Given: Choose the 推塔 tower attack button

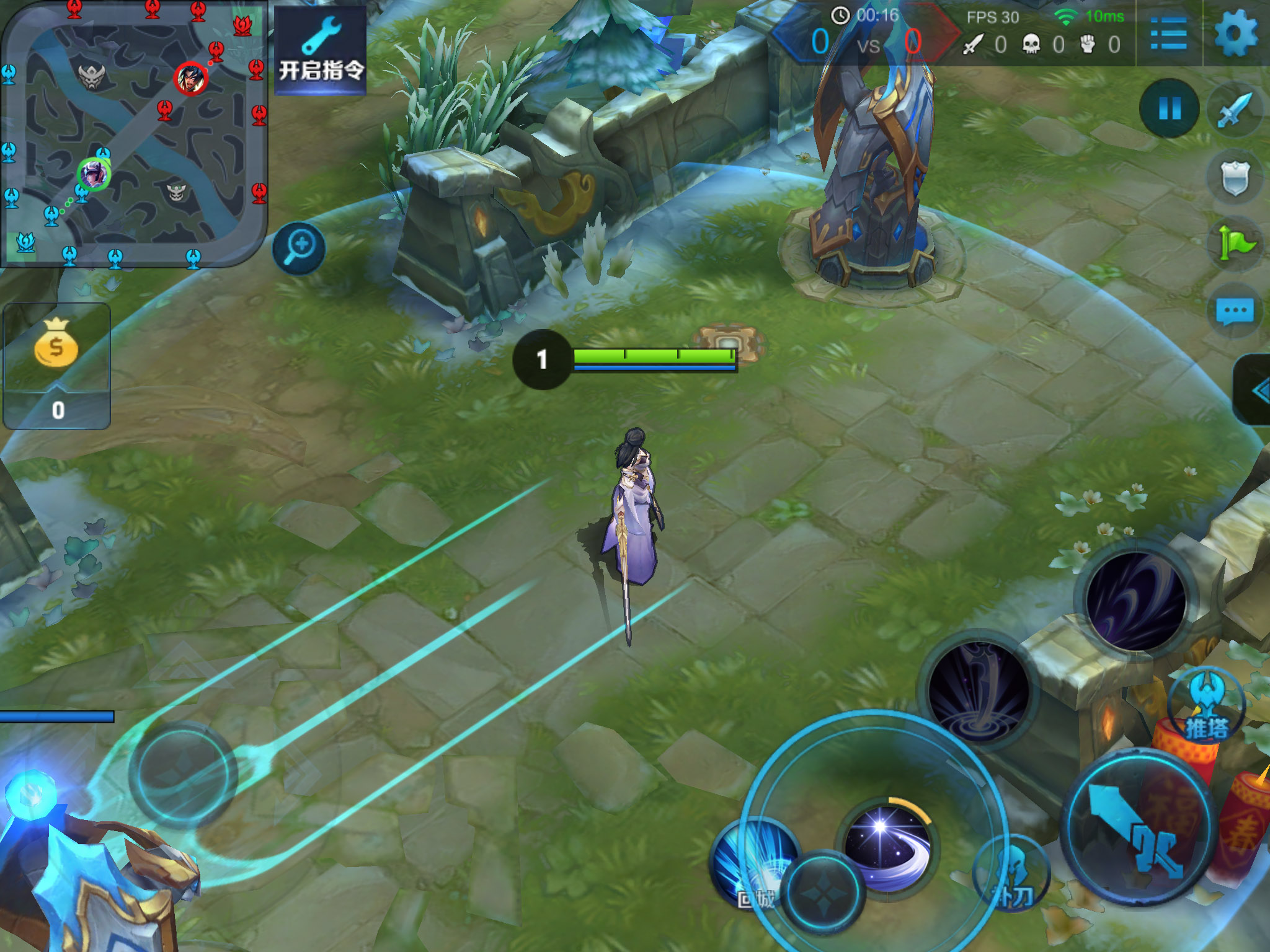Looking at the screenshot, I should click(1206, 707).
